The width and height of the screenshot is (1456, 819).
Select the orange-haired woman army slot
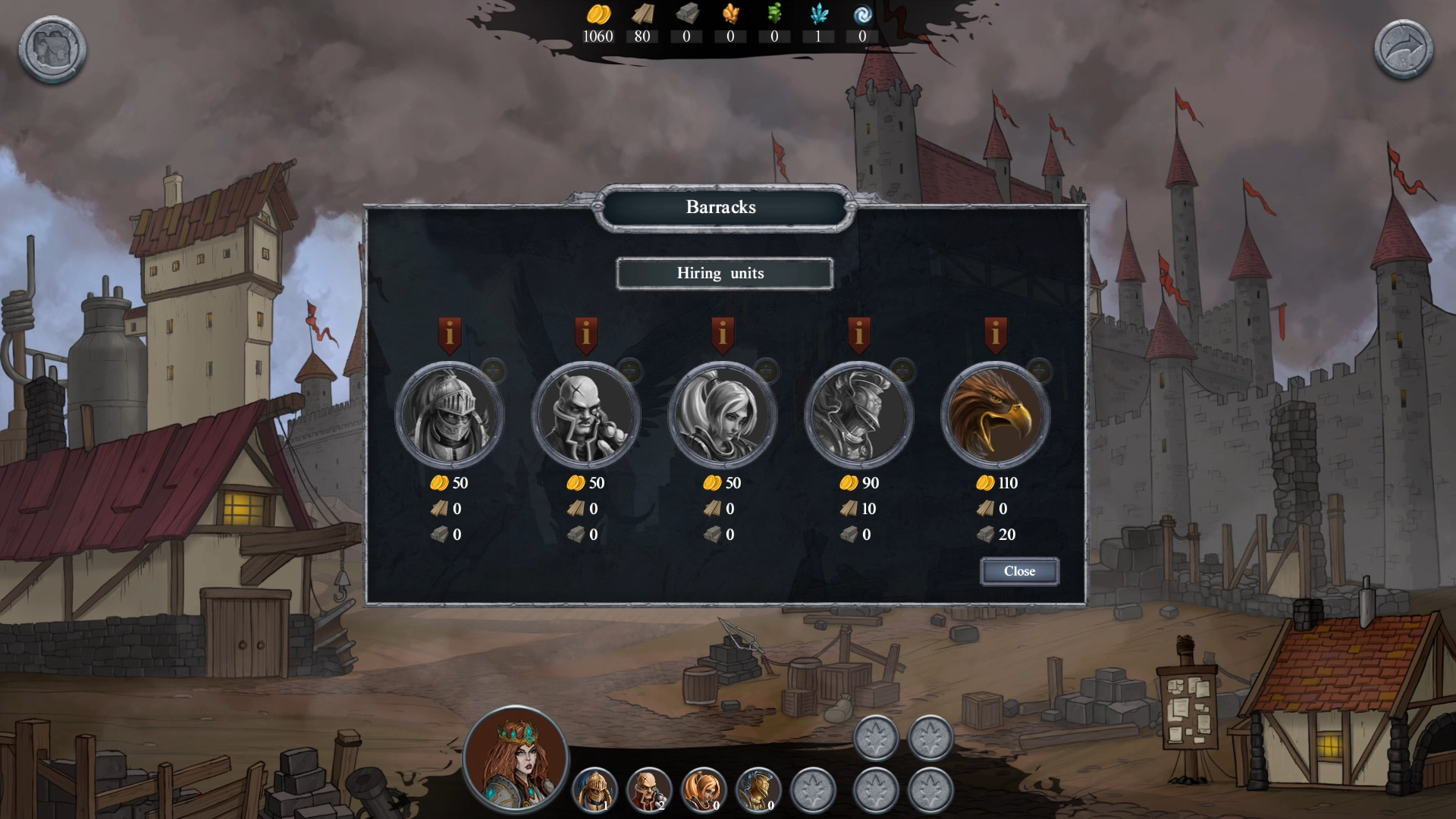[704, 789]
